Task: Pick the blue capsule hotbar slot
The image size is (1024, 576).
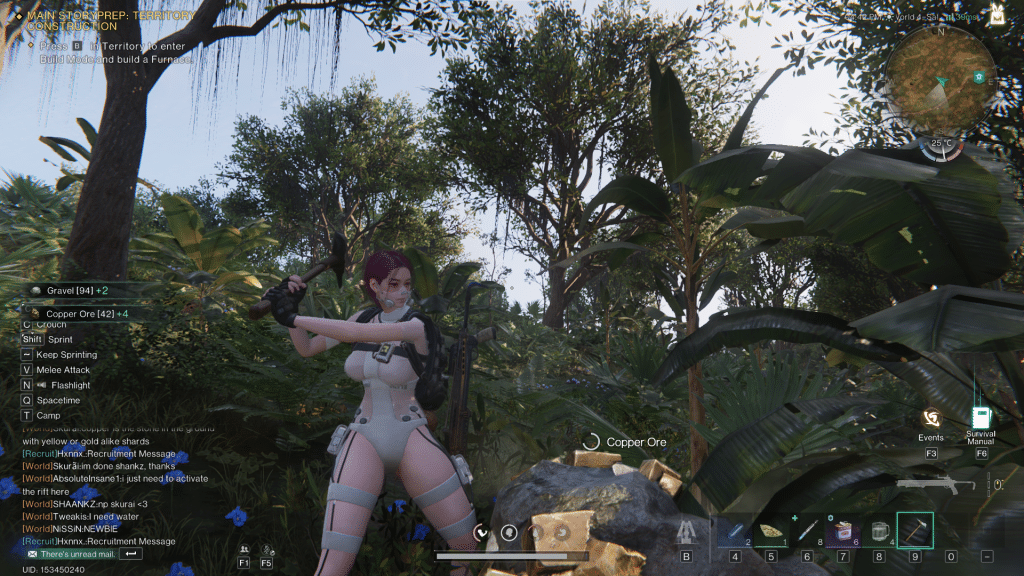Action: pyautogui.click(x=734, y=531)
